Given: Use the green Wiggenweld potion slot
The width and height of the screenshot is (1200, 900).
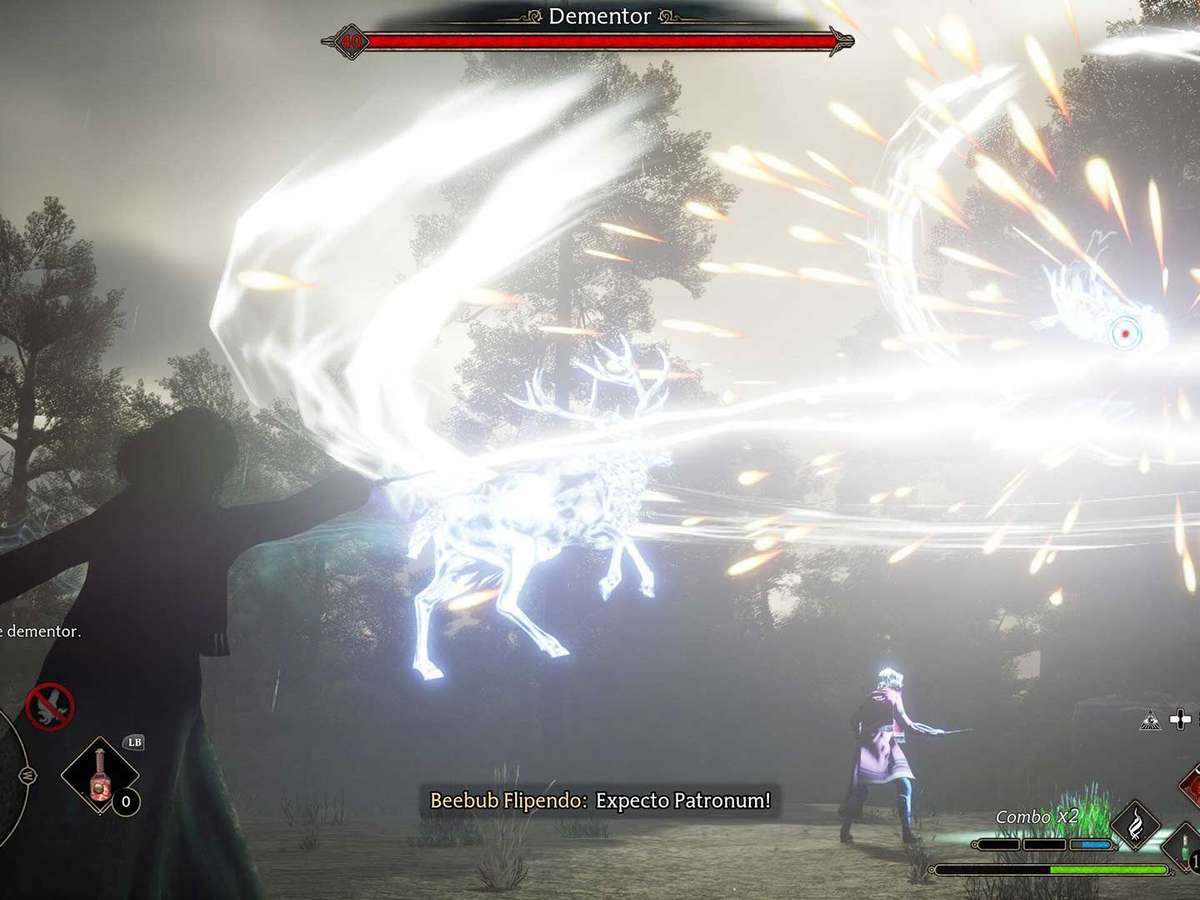Looking at the screenshot, I should point(1186,846).
